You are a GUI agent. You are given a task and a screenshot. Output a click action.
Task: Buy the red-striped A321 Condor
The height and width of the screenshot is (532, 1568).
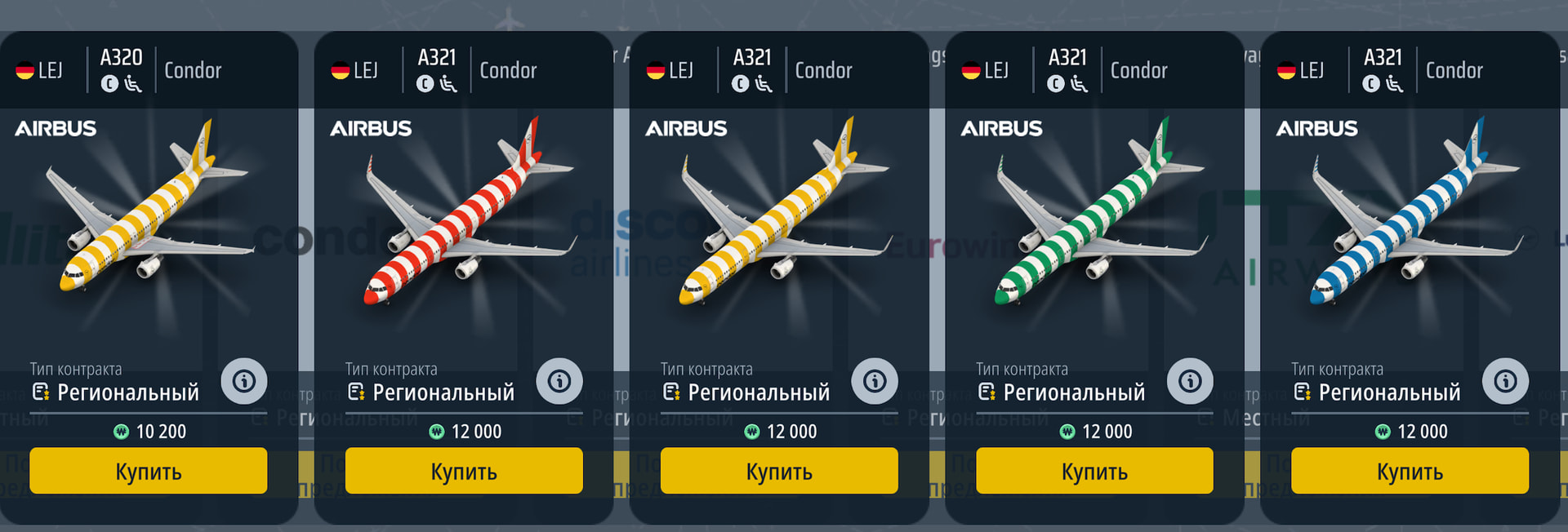[x=464, y=471]
